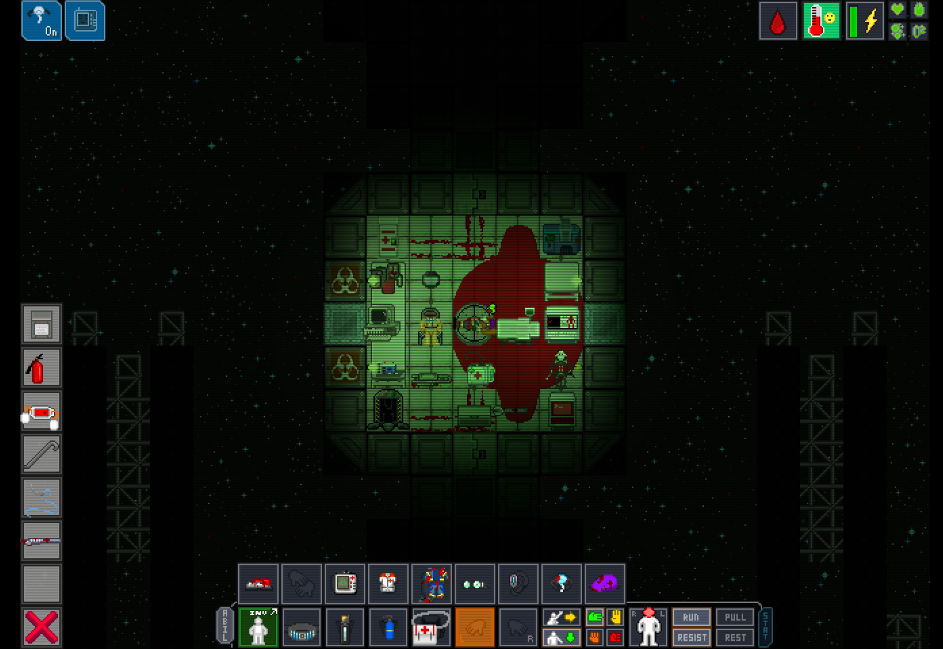
Task: Close the storage panel with red X
Action: point(41,627)
